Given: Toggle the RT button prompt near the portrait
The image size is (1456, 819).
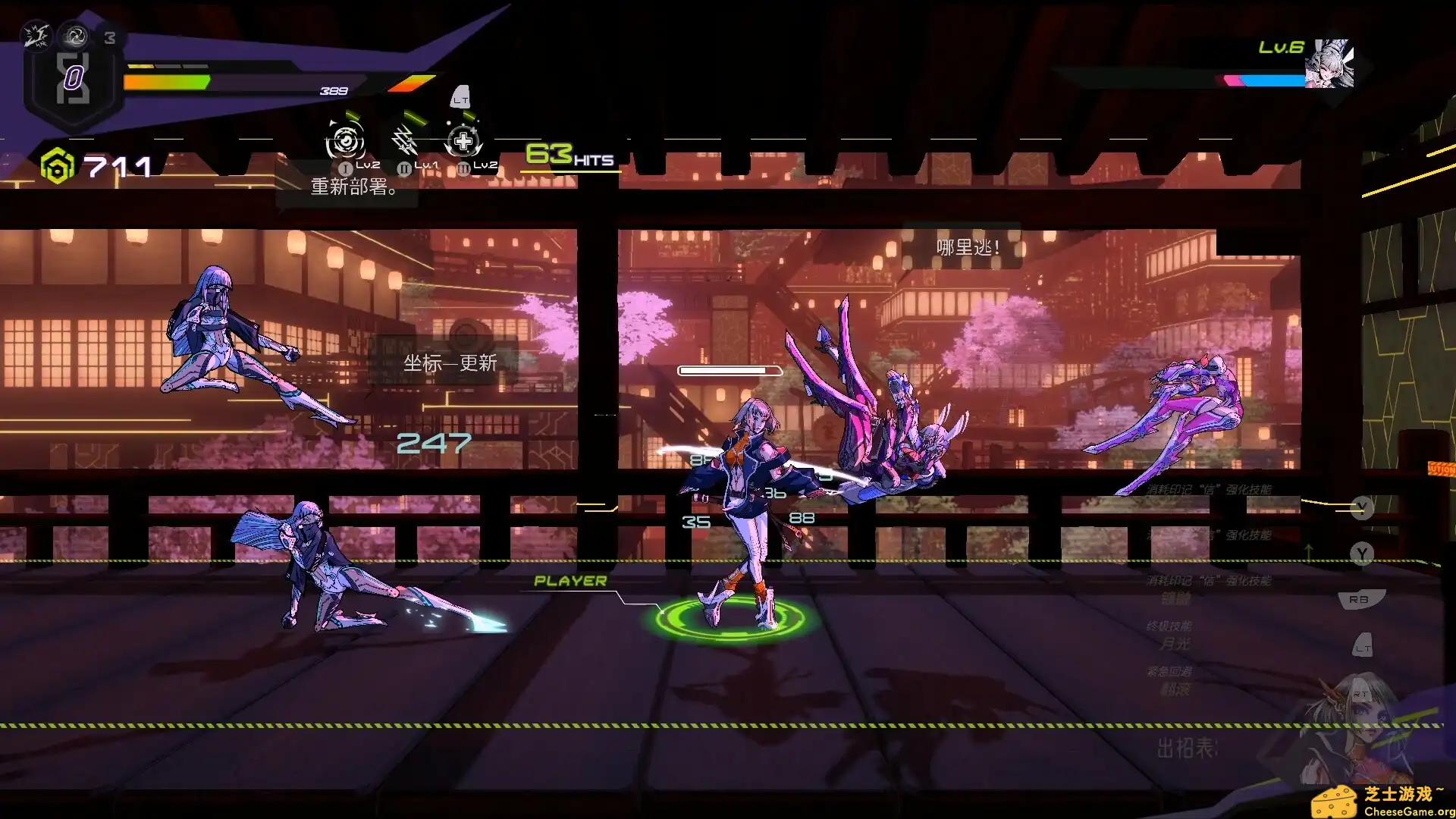Looking at the screenshot, I should tap(1361, 694).
